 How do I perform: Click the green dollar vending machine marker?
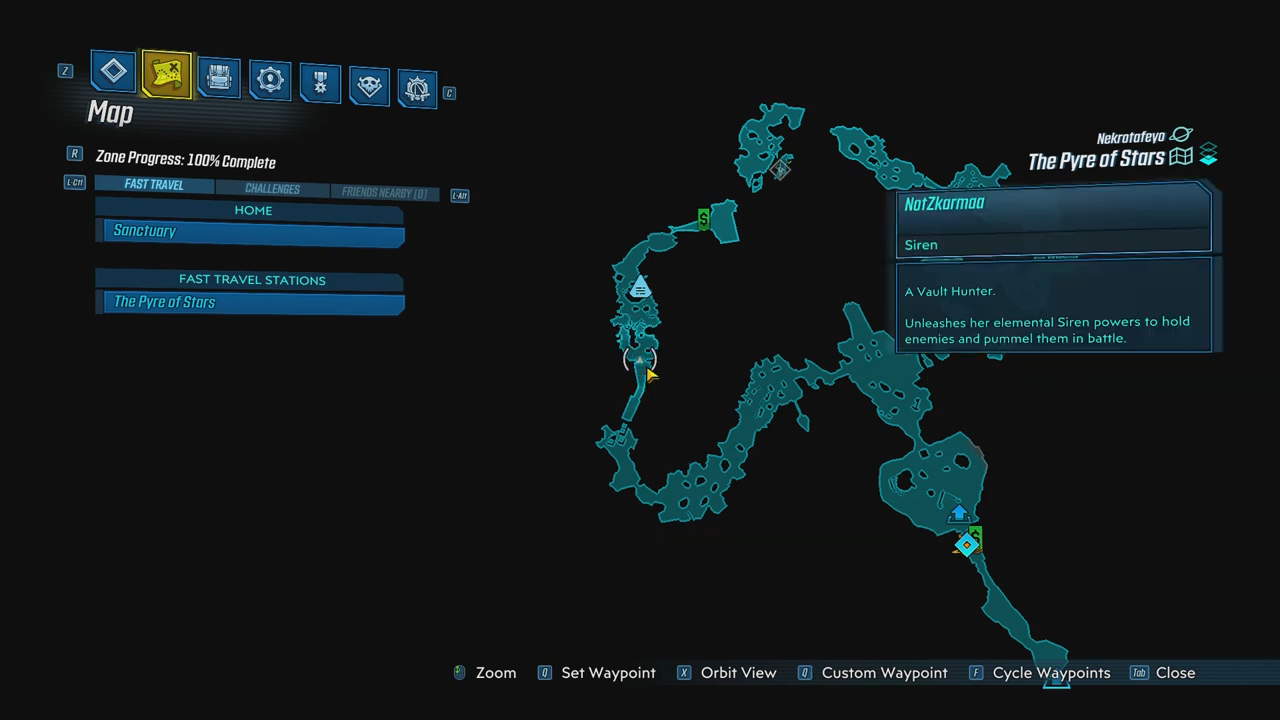pyautogui.click(x=704, y=219)
